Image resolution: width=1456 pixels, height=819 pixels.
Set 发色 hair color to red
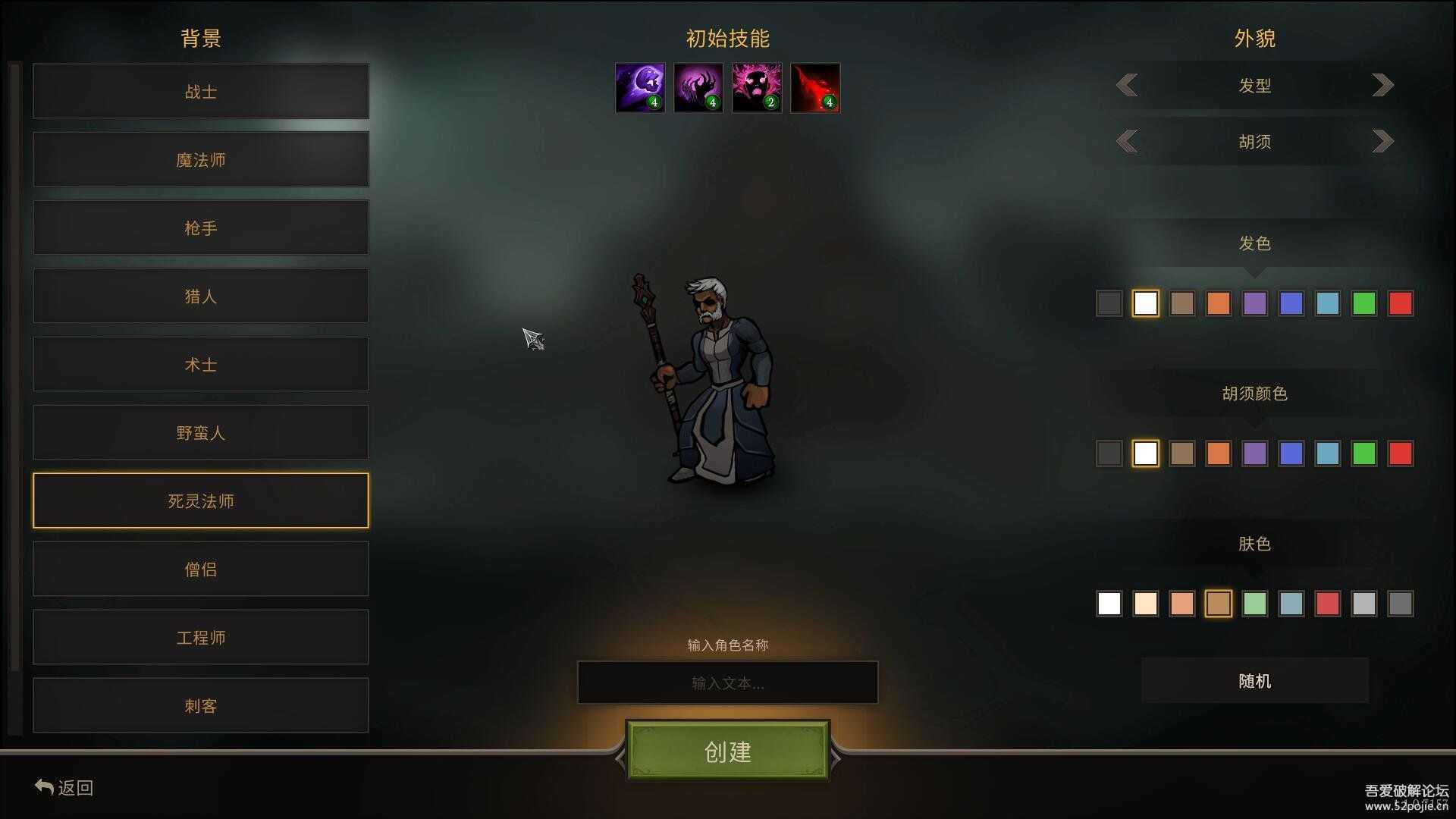coord(1400,303)
